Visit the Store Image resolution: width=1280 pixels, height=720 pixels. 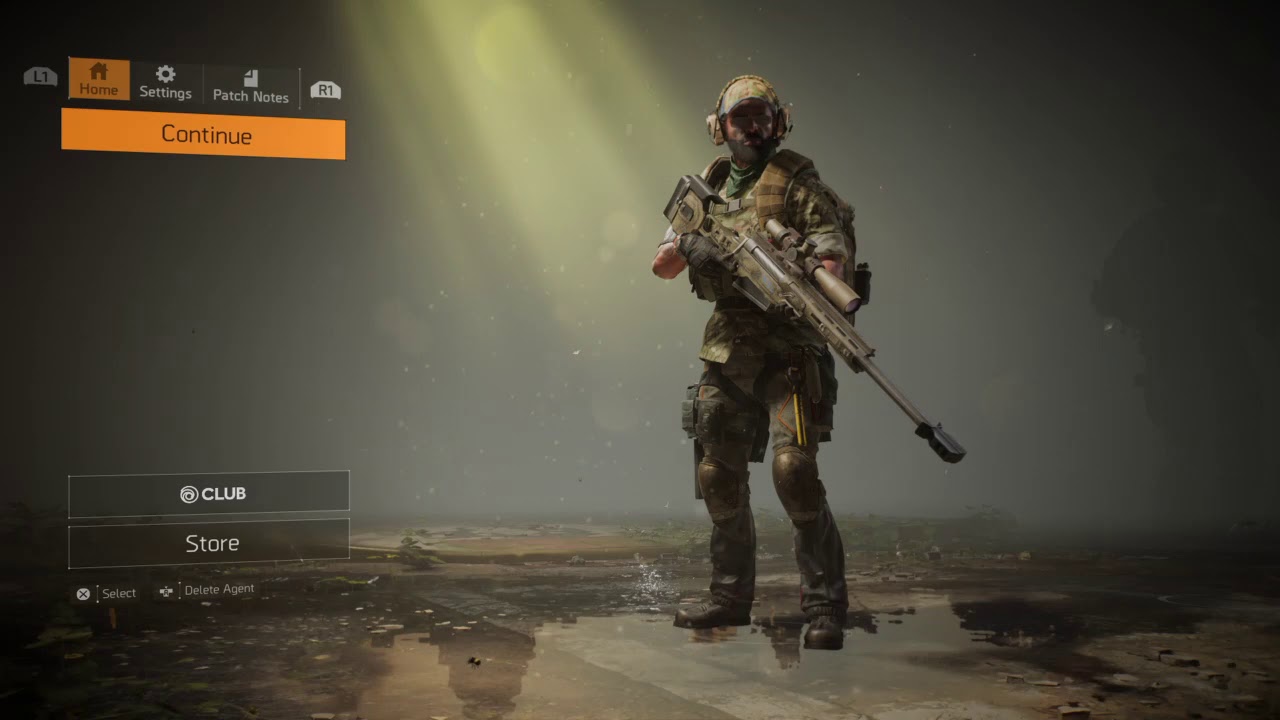point(209,543)
